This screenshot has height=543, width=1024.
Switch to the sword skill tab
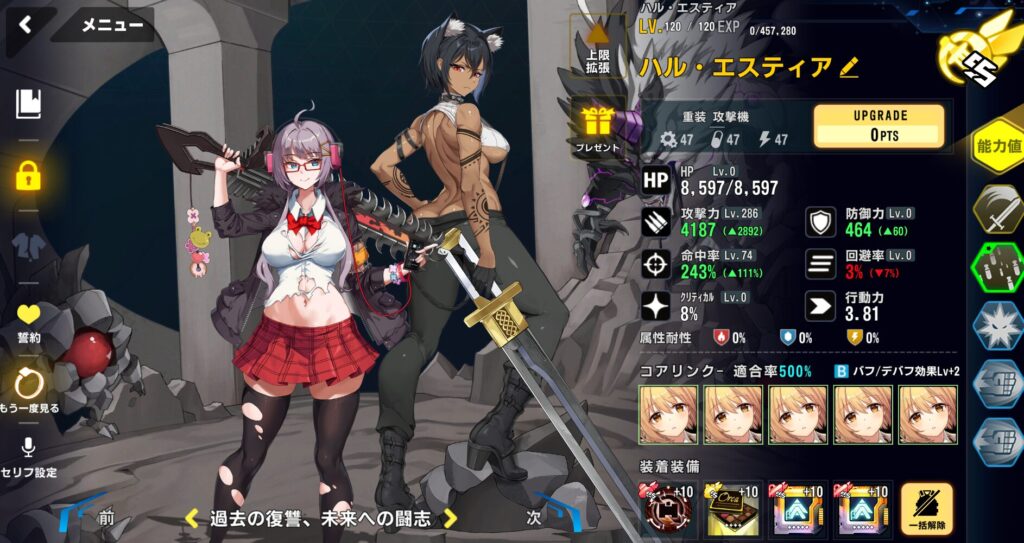[x=996, y=211]
